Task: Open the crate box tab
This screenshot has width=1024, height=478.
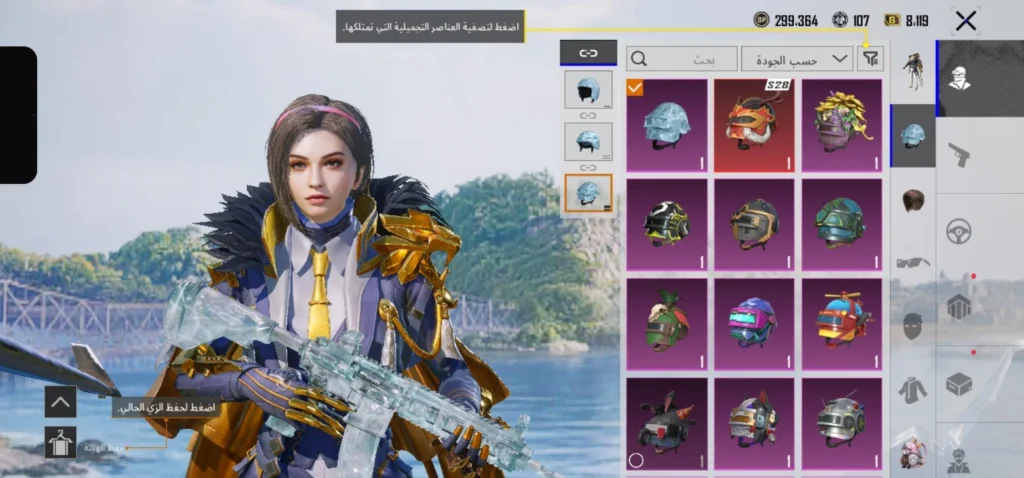Action: click(x=959, y=384)
